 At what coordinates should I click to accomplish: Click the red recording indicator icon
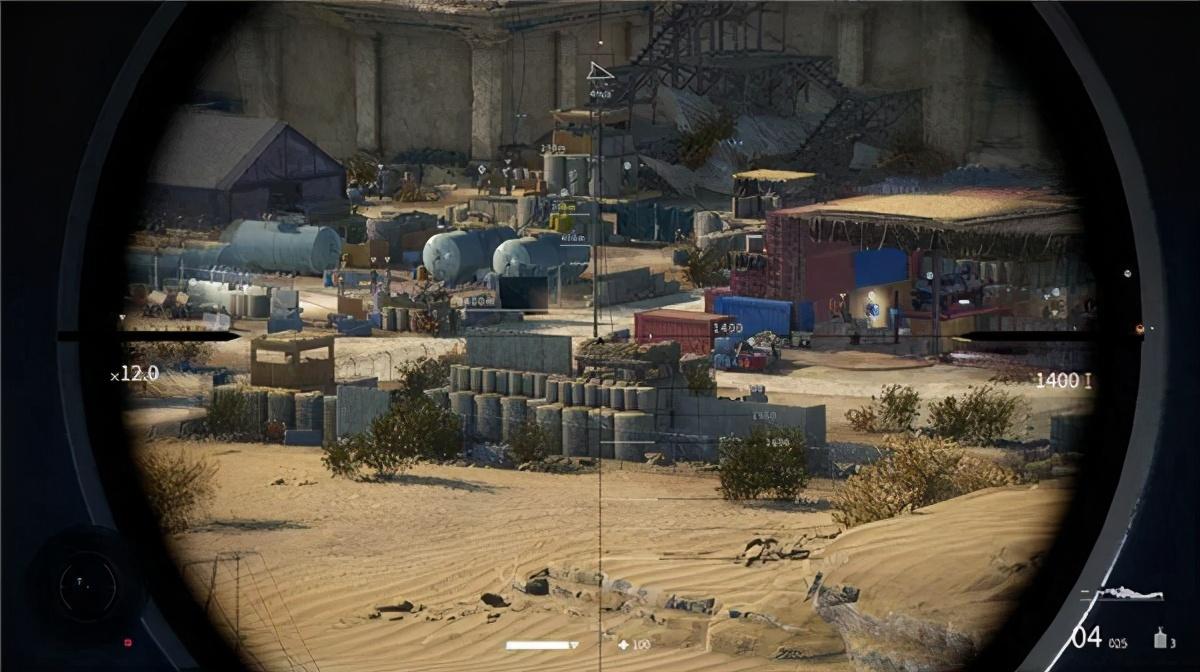tap(127, 641)
